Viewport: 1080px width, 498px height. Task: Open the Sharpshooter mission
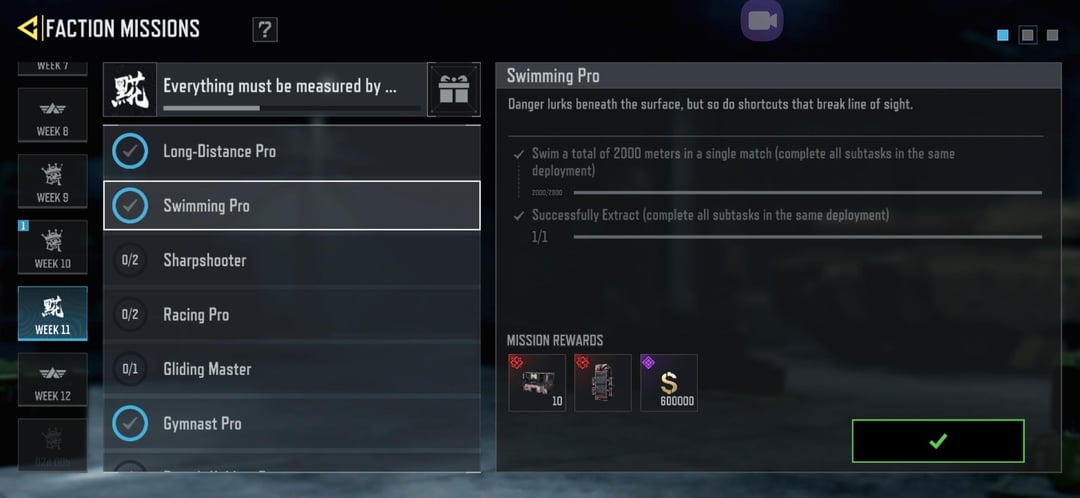(291, 260)
